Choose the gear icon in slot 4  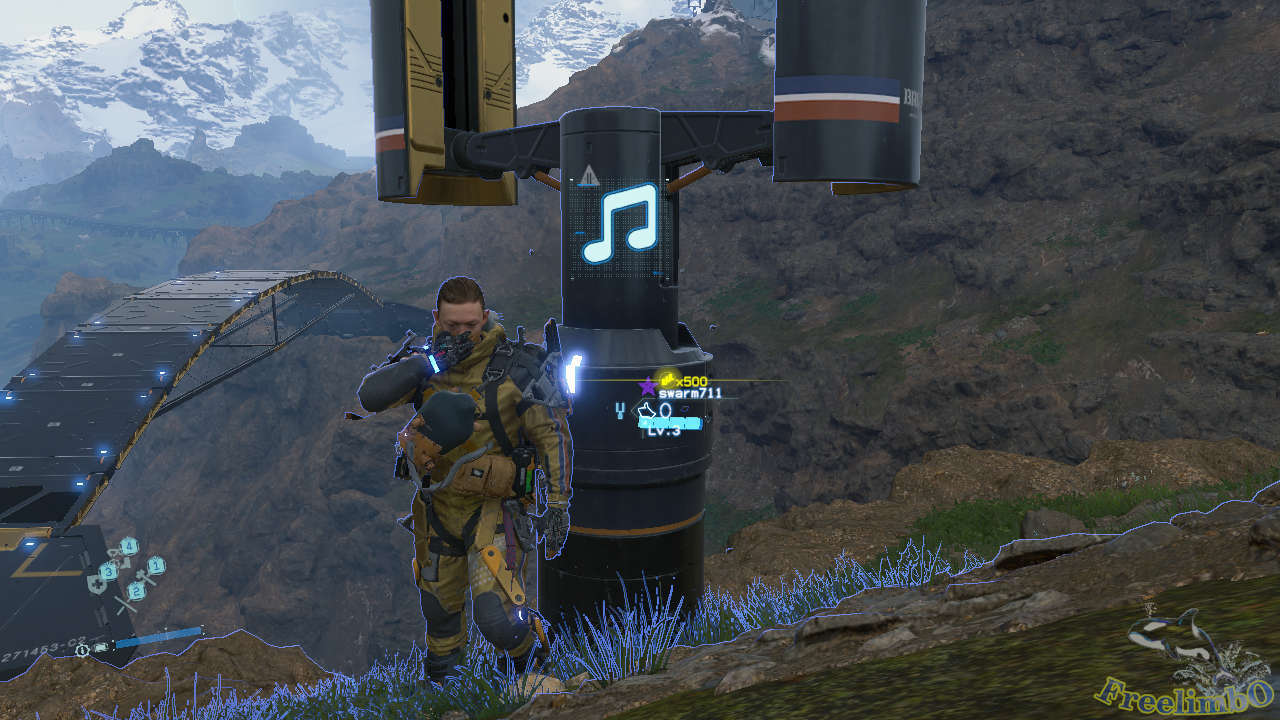coord(128,545)
